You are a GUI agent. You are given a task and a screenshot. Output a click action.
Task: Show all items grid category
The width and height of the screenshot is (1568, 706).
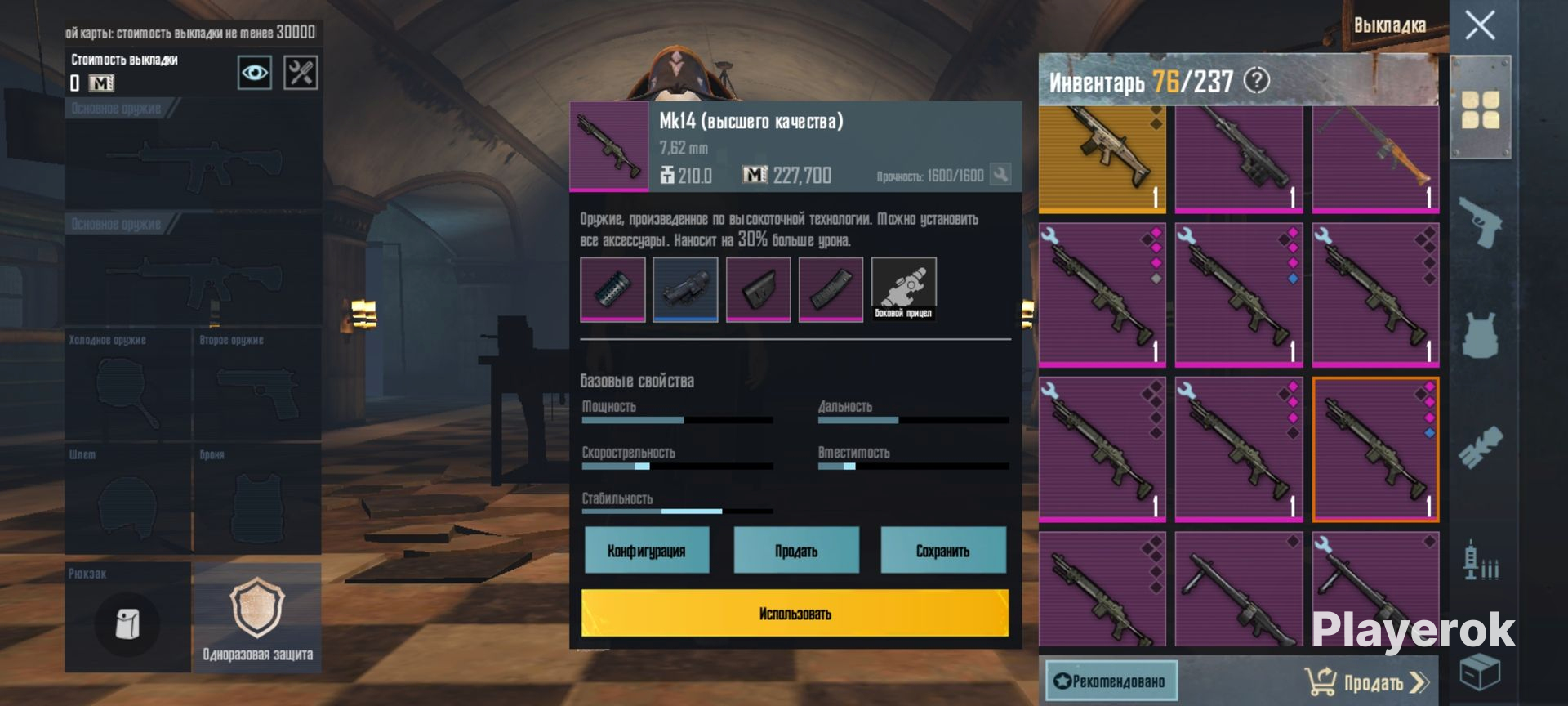pos(1480,109)
